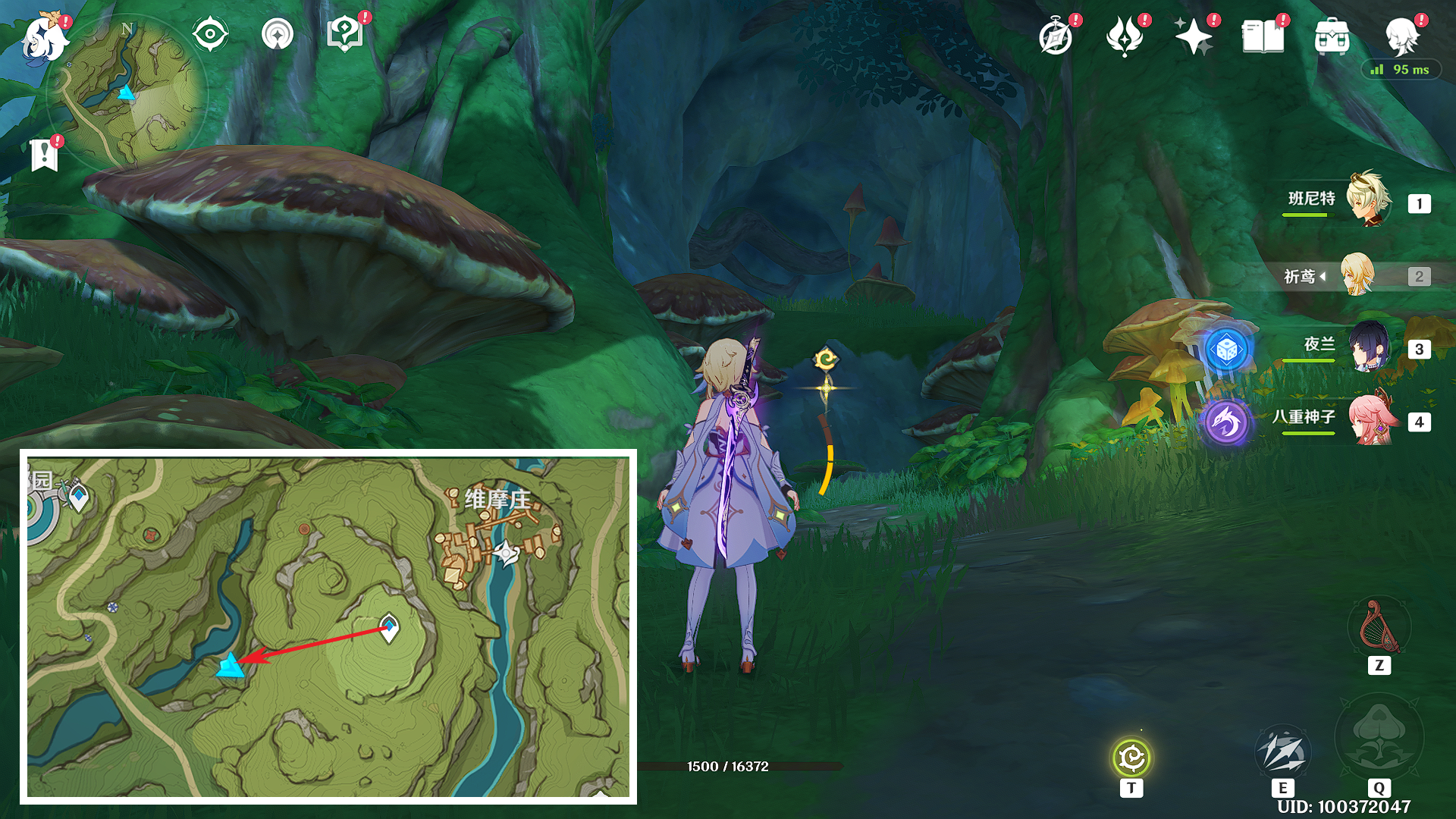
Task: Switch to party member 班尼特
Action: point(1368,200)
